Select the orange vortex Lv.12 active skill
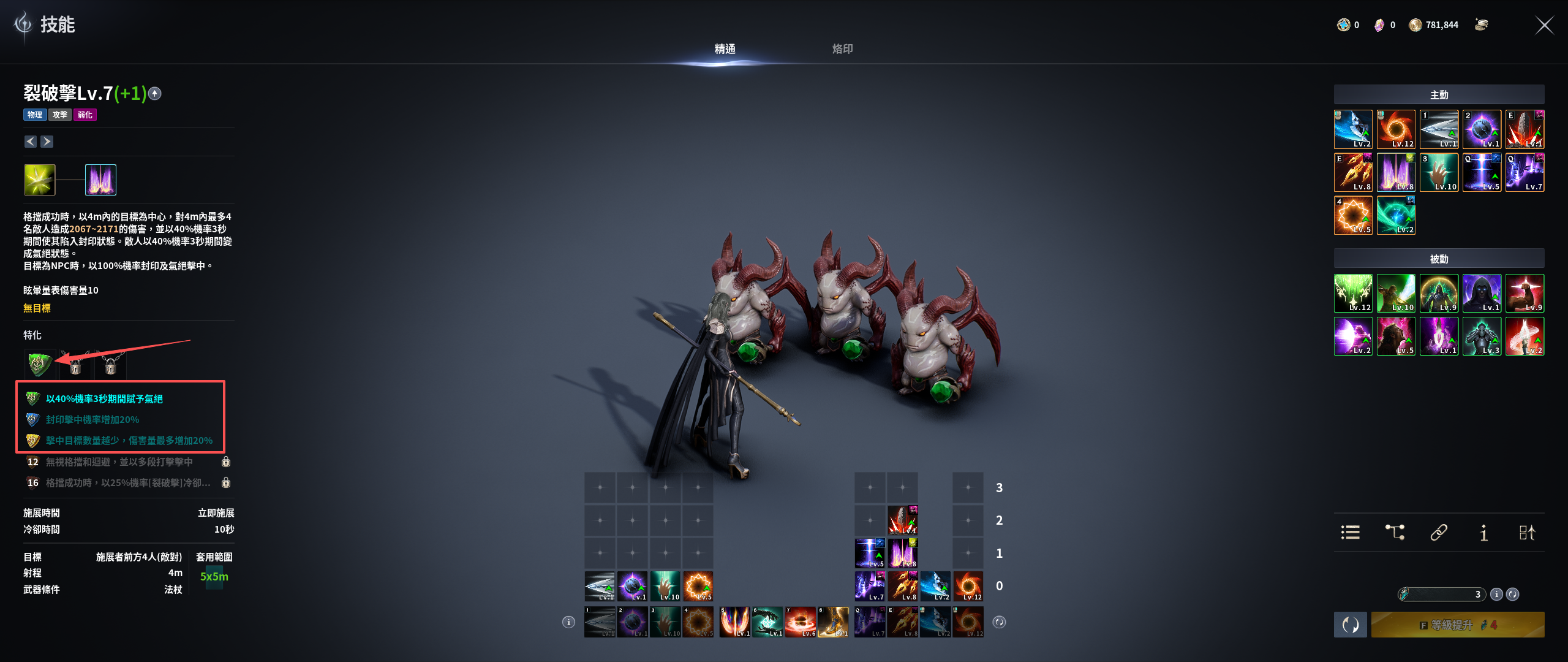The height and width of the screenshot is (662, 1568). click(x=1396, y=129)
